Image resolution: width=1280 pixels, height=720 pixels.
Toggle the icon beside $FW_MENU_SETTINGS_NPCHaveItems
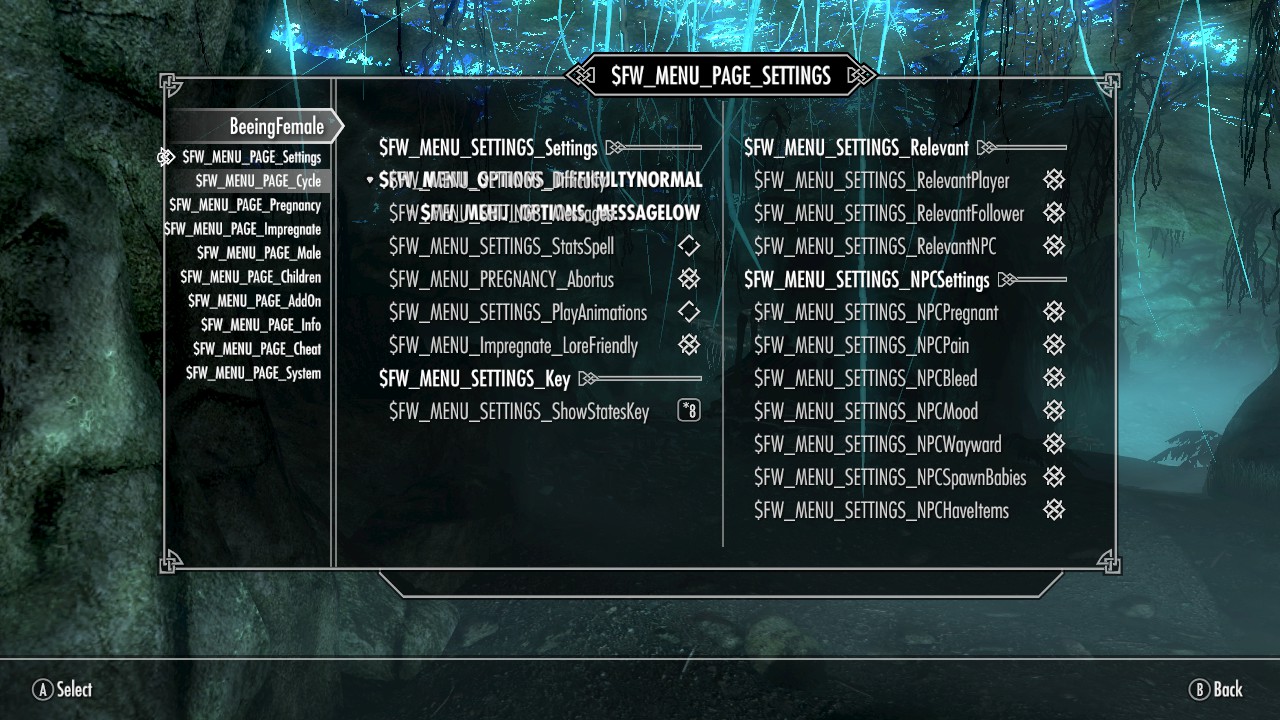click(1054, 511)
